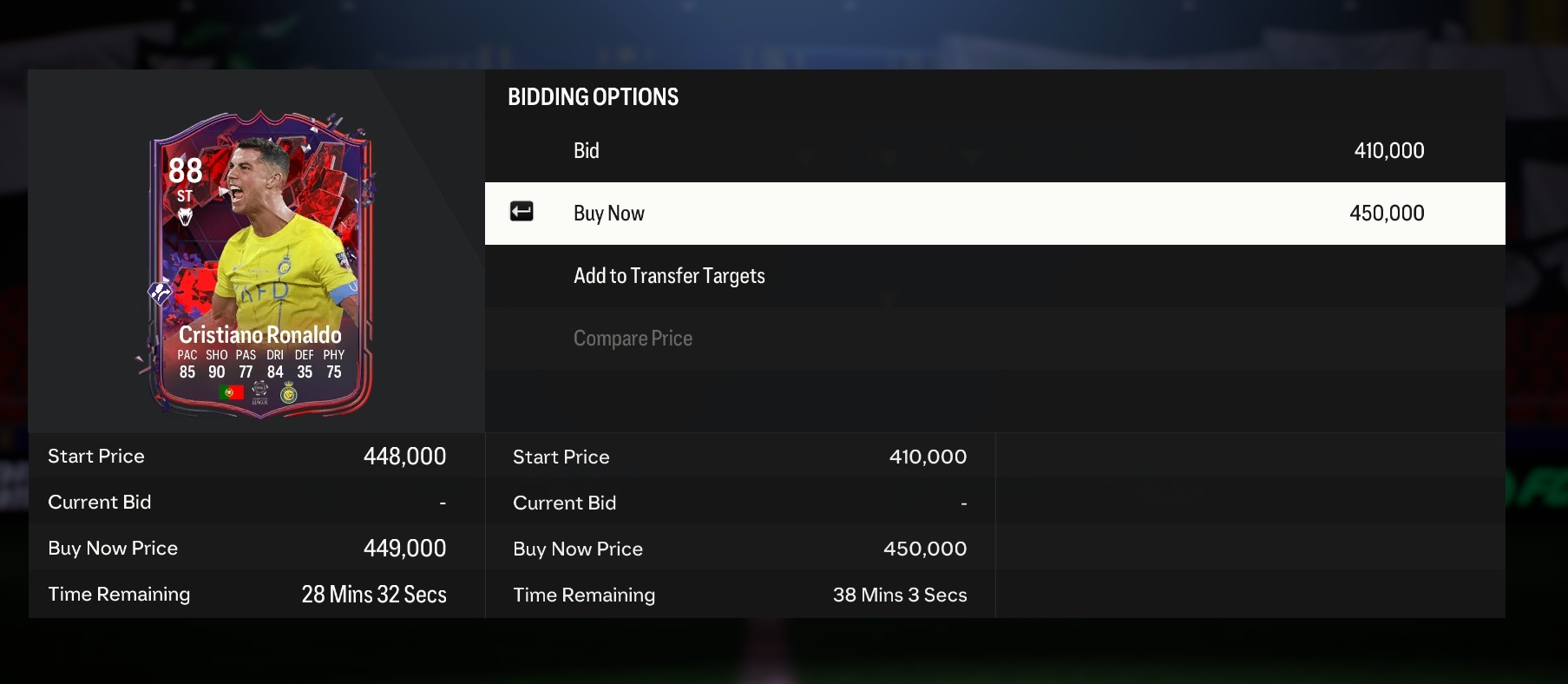The image size is (1568, 684).
Task: Select the Buy Now option for 450,000
Action: point(994,213)
